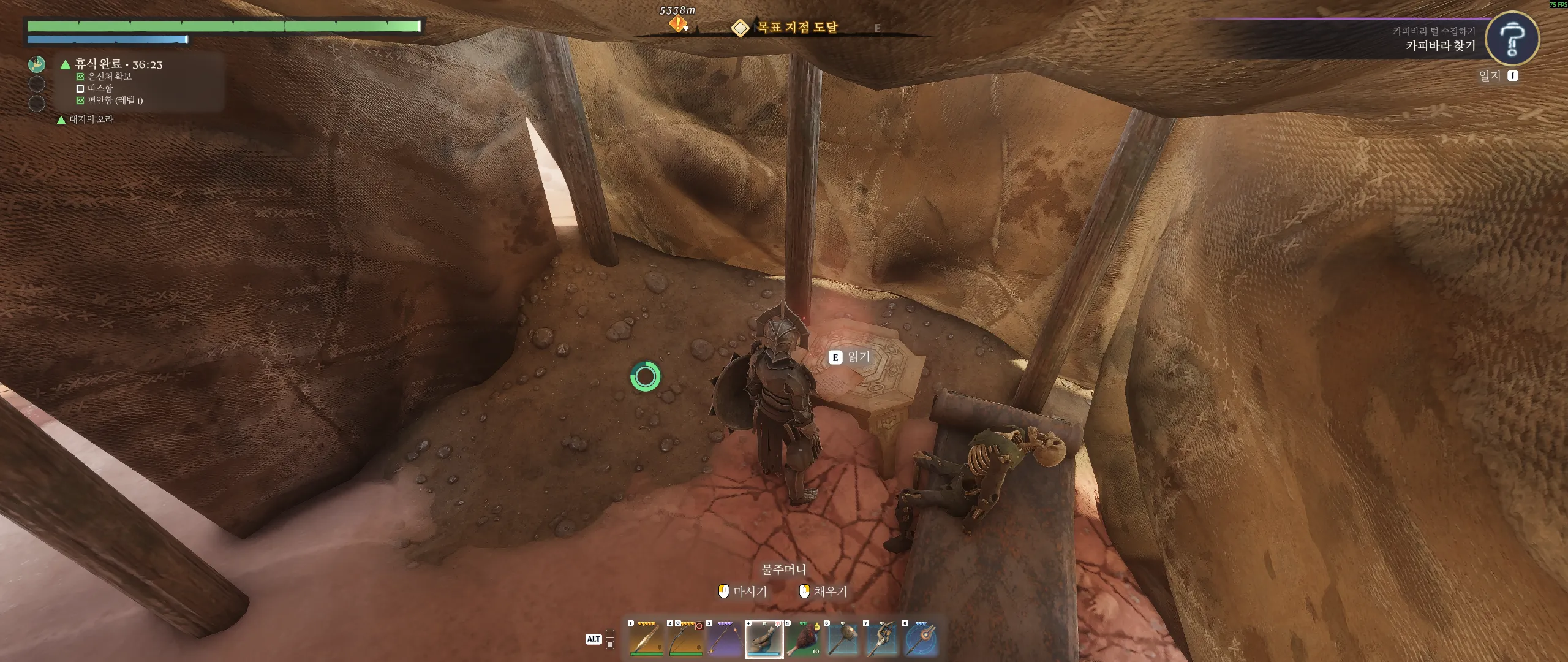This screenshot has width=1568, height=662.
Task: Pick the roasted meat leg slot
Action: click(x=803, y=639)
